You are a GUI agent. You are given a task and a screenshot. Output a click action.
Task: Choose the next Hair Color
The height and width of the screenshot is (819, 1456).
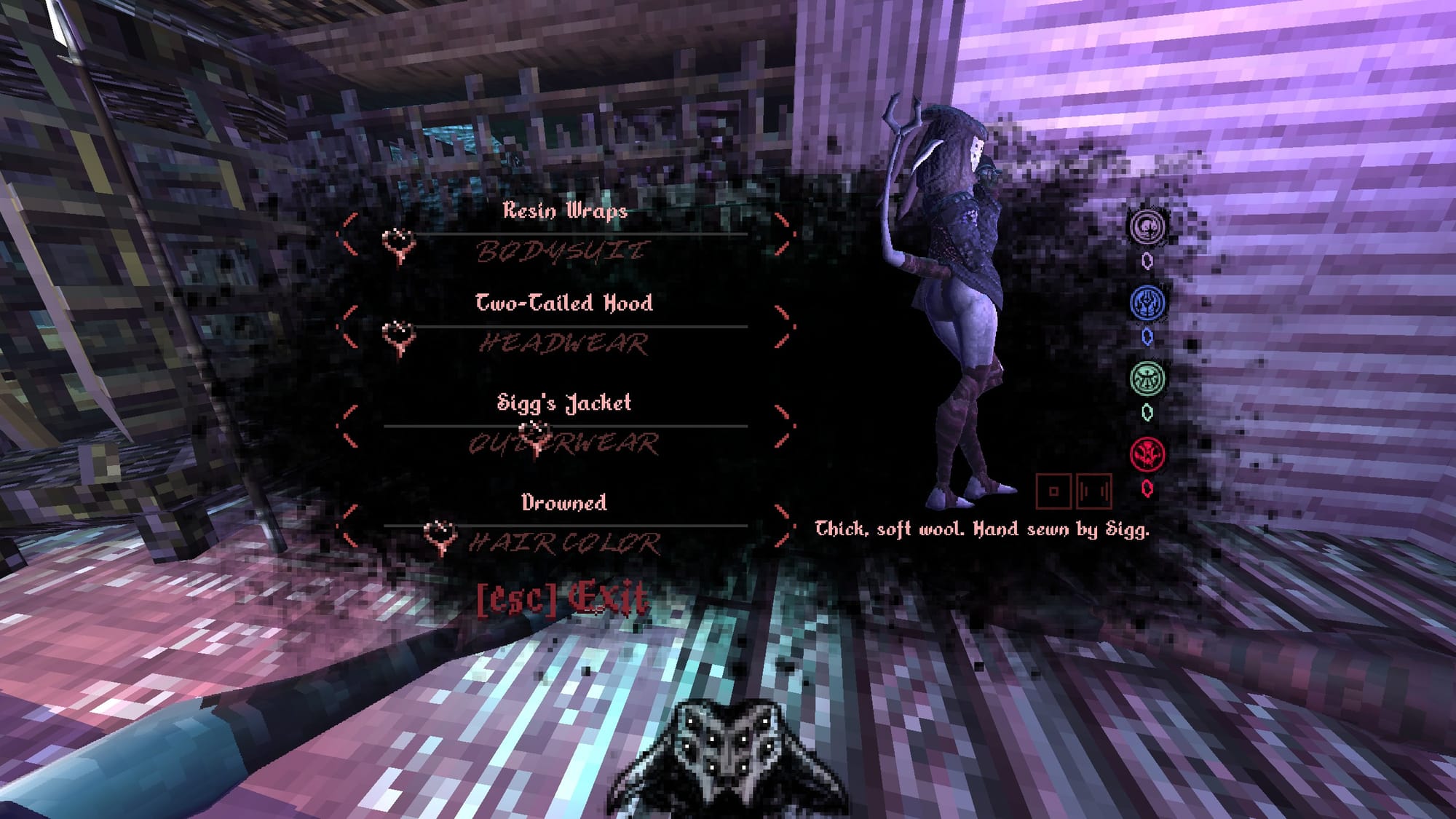(x=783, y=526)
